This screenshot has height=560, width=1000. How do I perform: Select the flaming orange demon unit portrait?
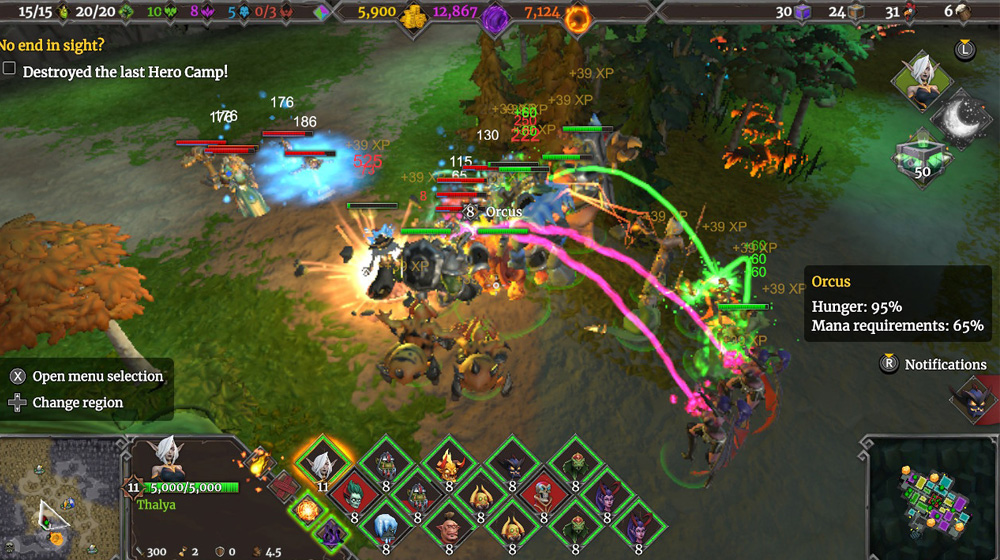click(x=448, y=463)
